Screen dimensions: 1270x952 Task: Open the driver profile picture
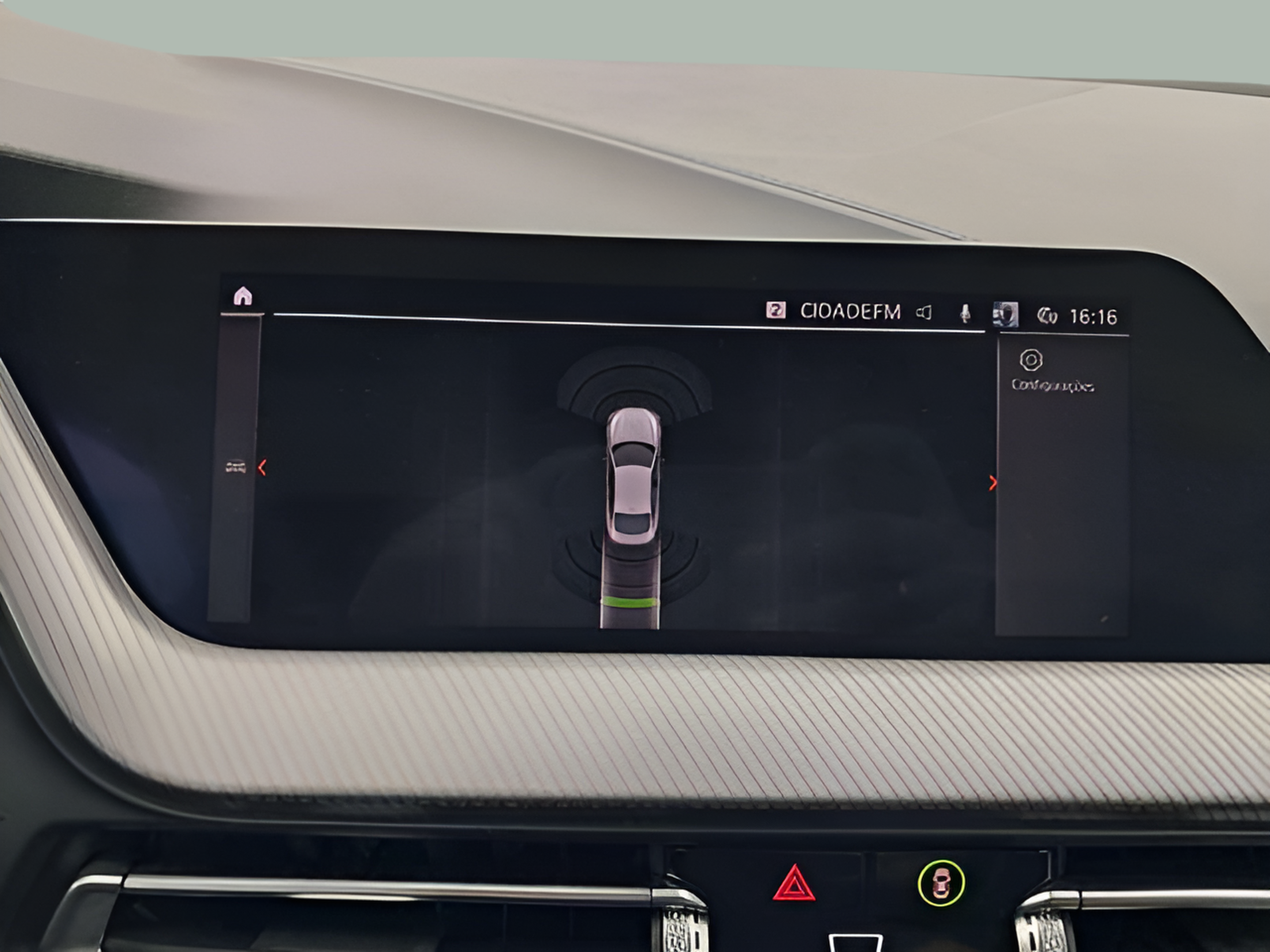click(1005, 314)
